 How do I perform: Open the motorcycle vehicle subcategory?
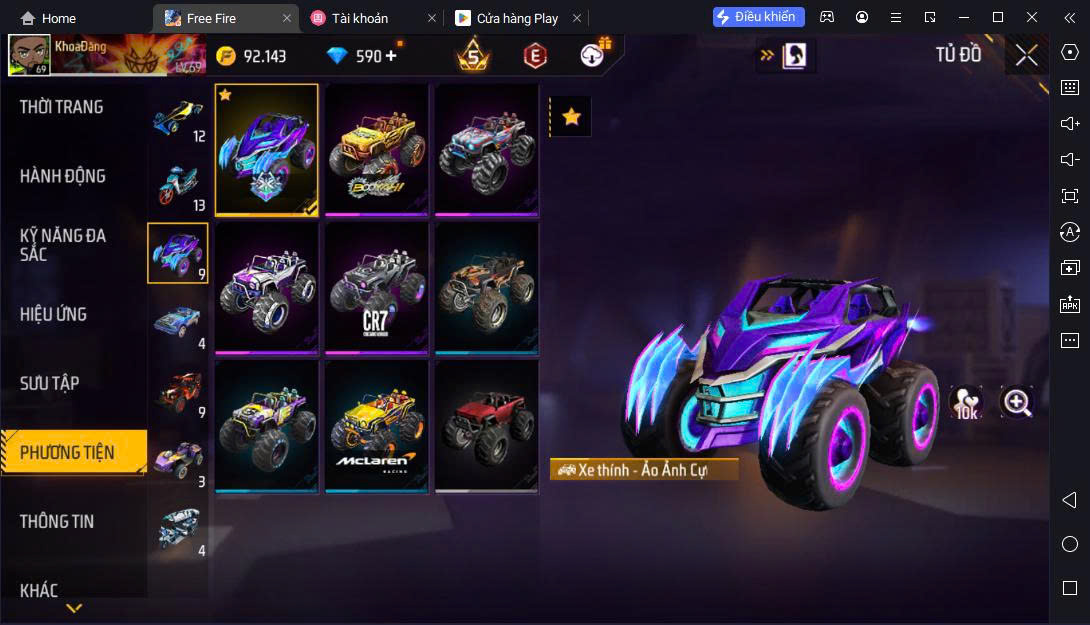point(178,185)
